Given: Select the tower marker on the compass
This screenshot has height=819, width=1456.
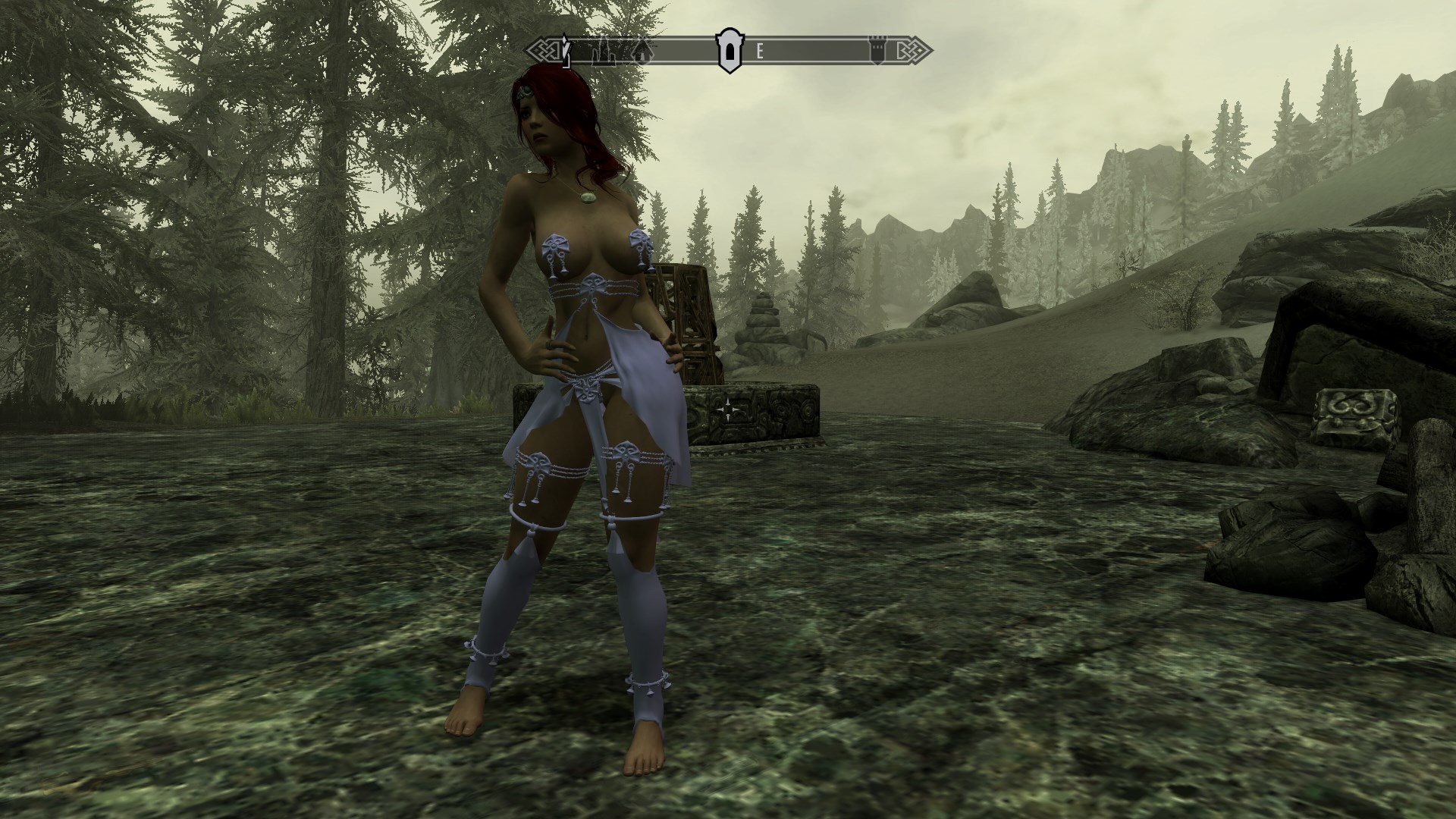Looking at the screenshot, I should (878, 52).
